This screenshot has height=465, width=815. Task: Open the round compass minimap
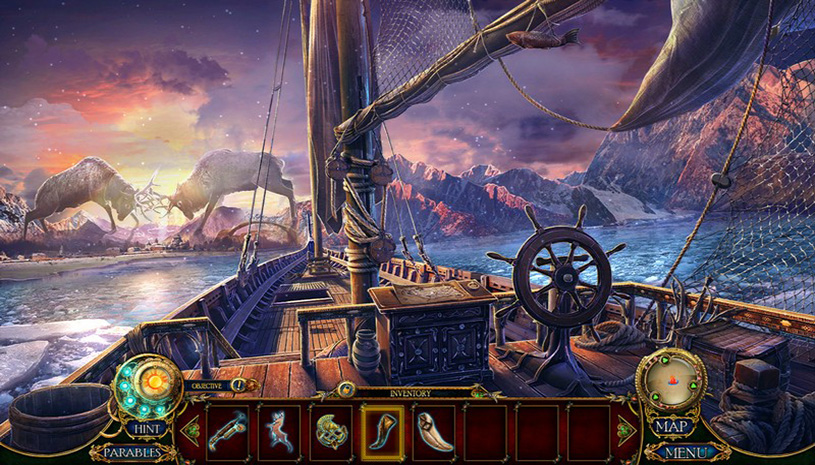click(x=670, y=380)
